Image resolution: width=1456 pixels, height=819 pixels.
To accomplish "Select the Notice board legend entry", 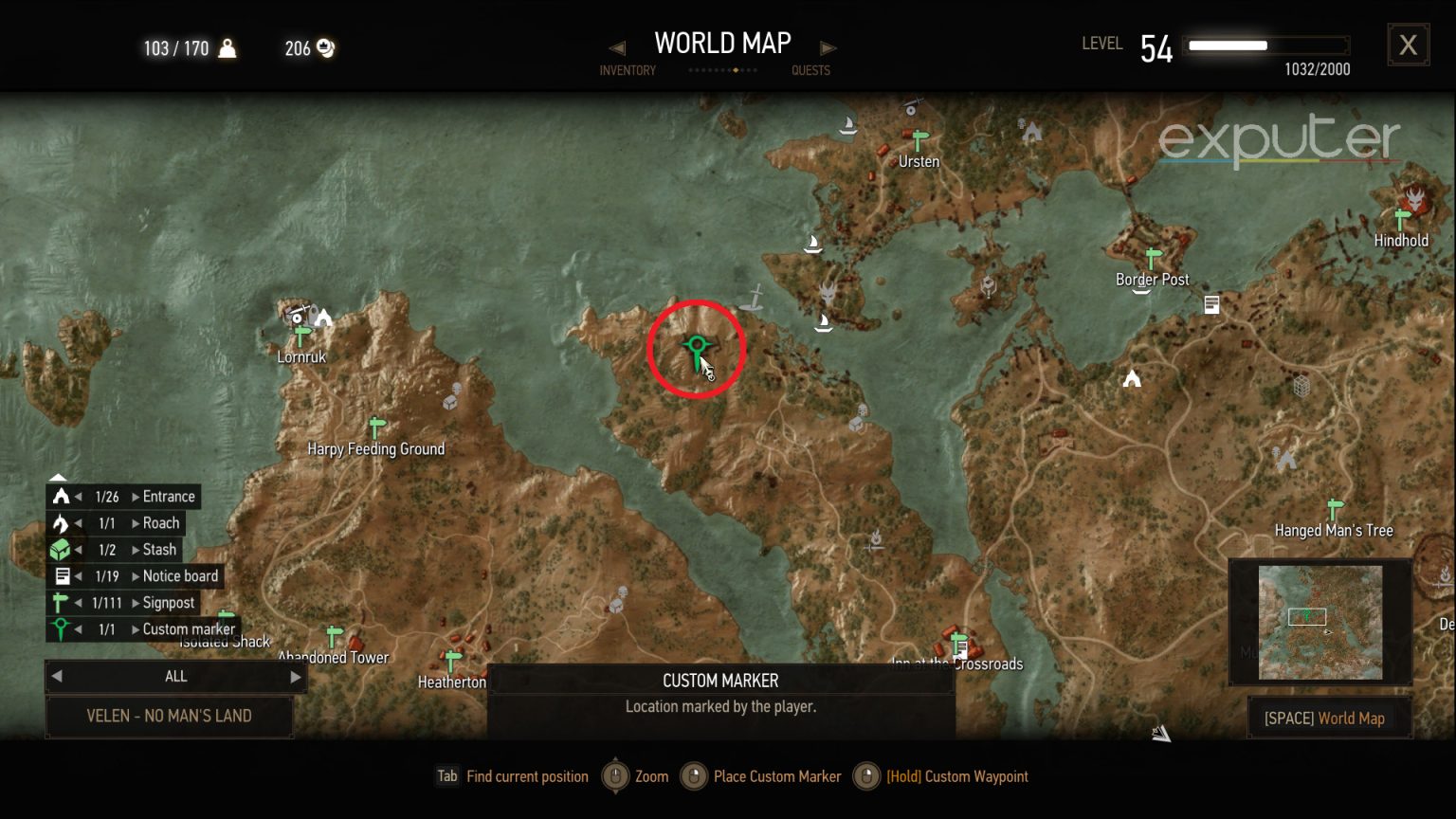I will (180, 576).
